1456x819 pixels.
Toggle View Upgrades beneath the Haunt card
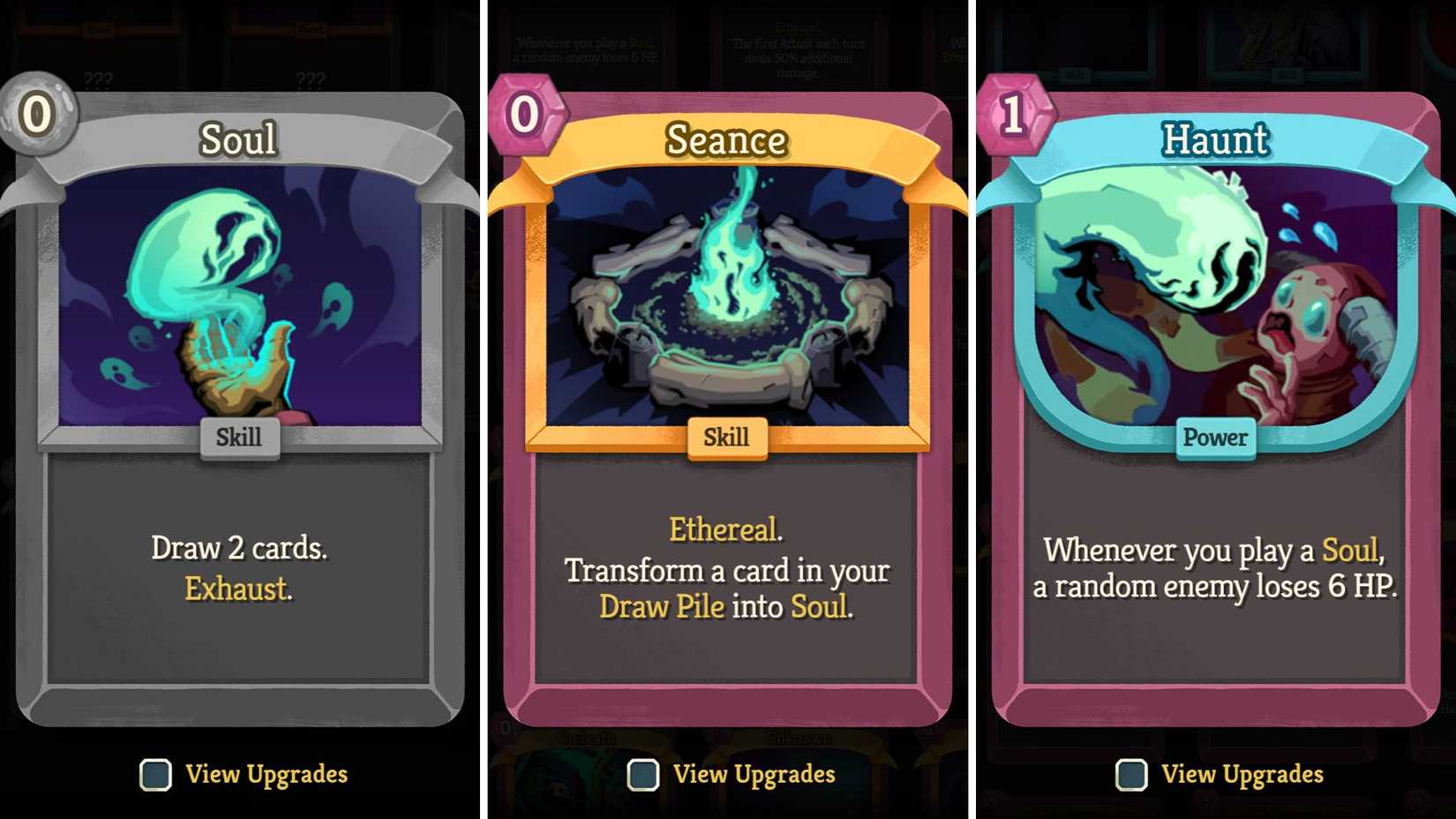pos(1130,775)
